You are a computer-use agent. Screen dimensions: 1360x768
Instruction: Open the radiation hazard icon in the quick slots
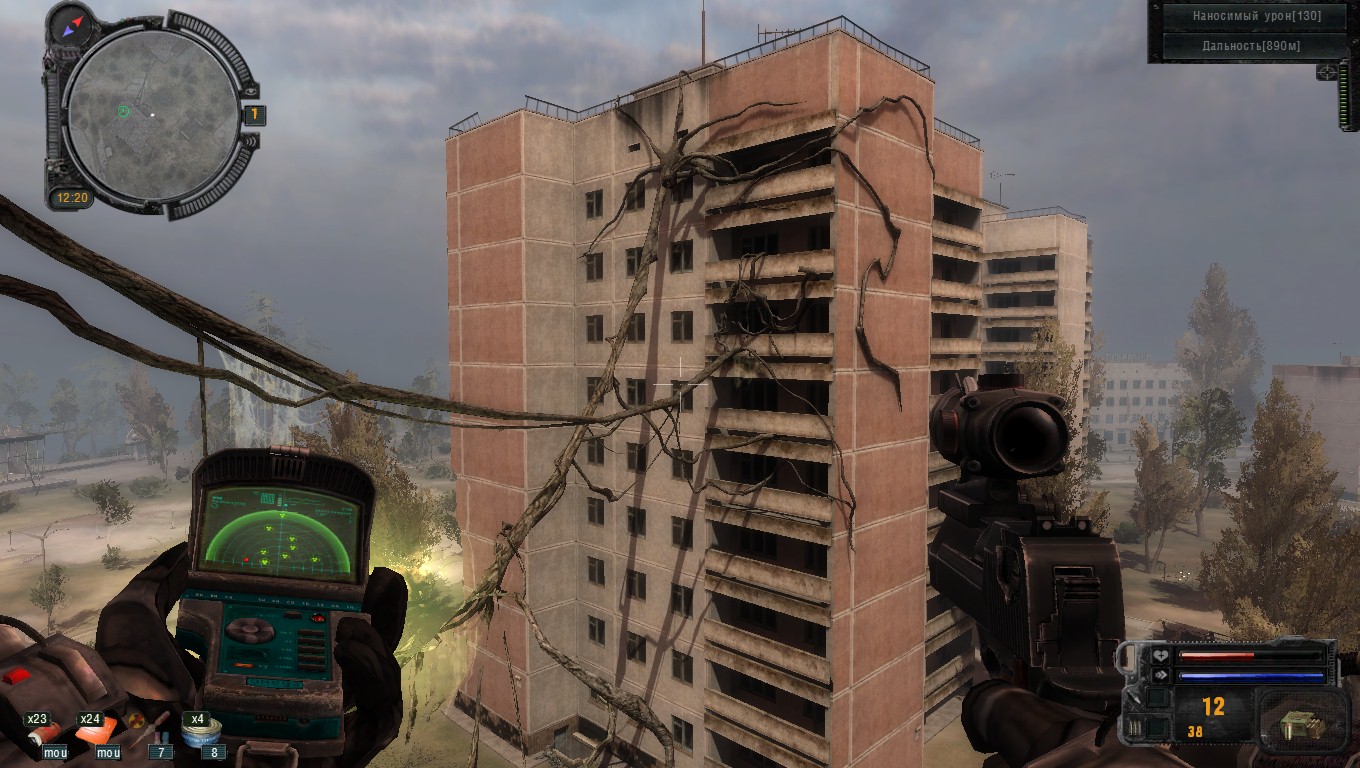tap(137, 719)
